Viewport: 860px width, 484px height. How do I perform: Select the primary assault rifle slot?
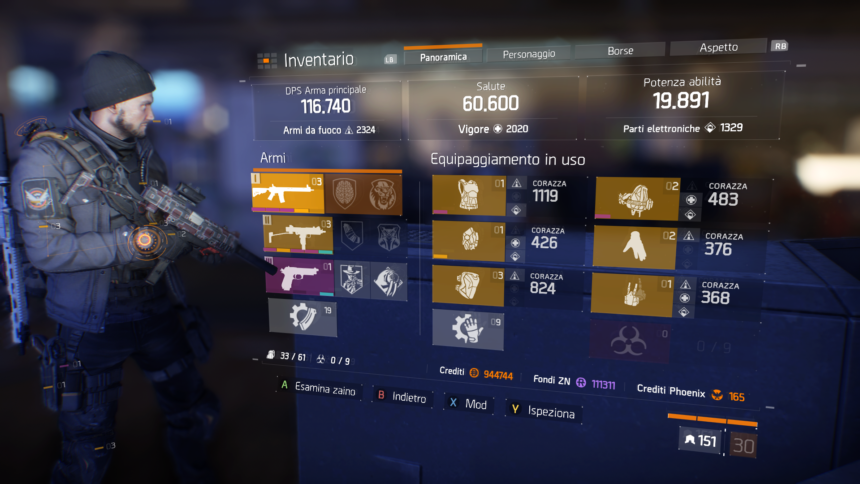coord(288,192)
